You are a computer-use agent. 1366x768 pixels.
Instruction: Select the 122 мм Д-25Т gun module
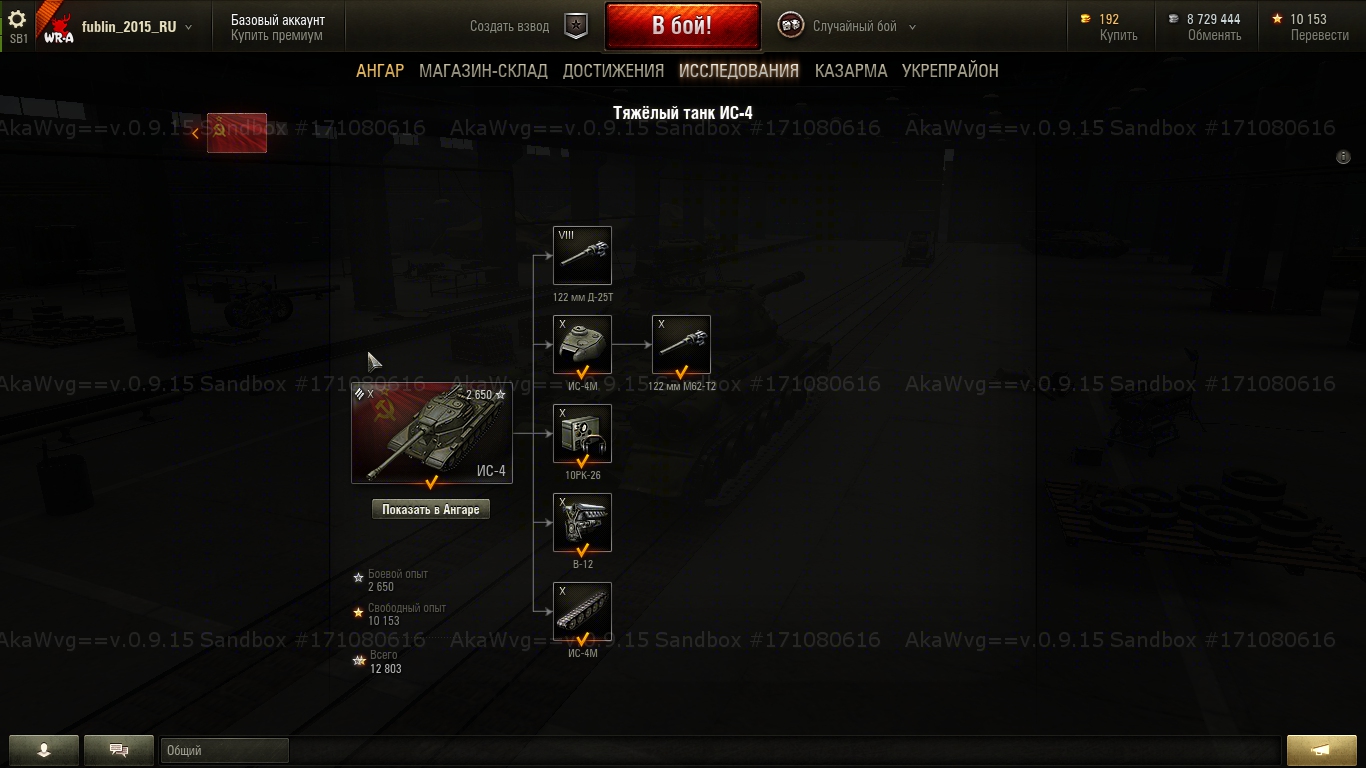coord(582,256)
